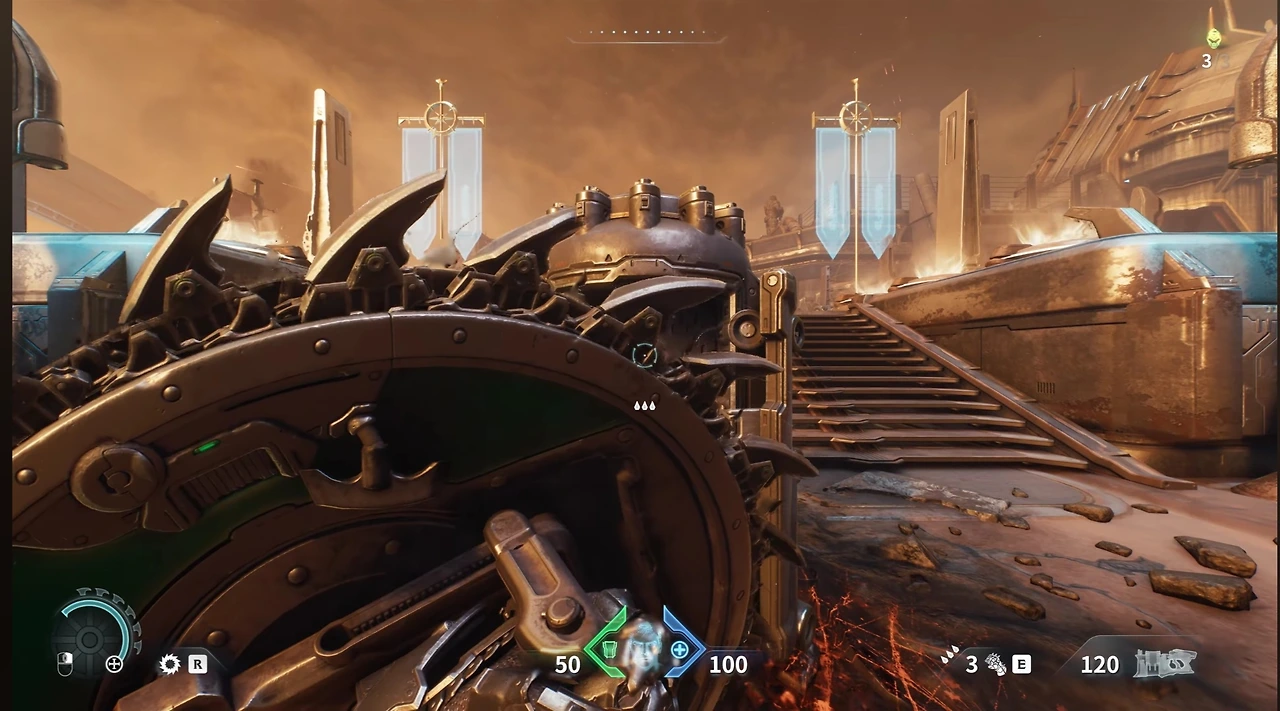Activate the gauntlet melee icon
This screenshot has height=711, width=1280.
pos(996,664)
